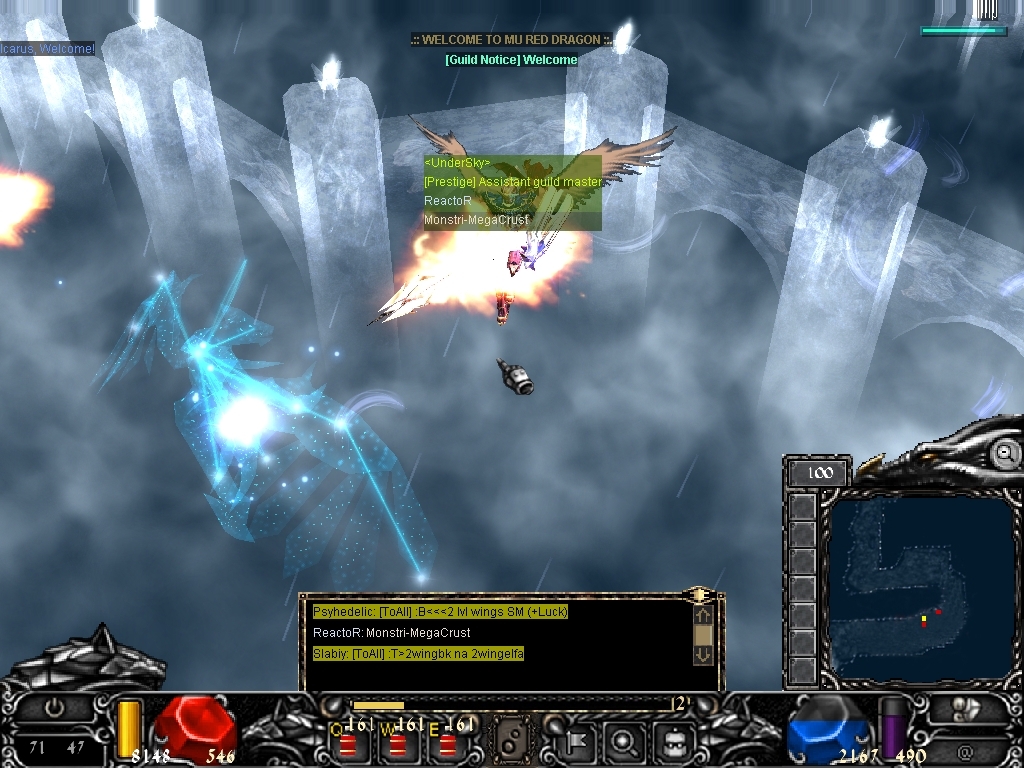Click the @ button in bottom-right panel
1024x768 pixels.
click(965, 751)
